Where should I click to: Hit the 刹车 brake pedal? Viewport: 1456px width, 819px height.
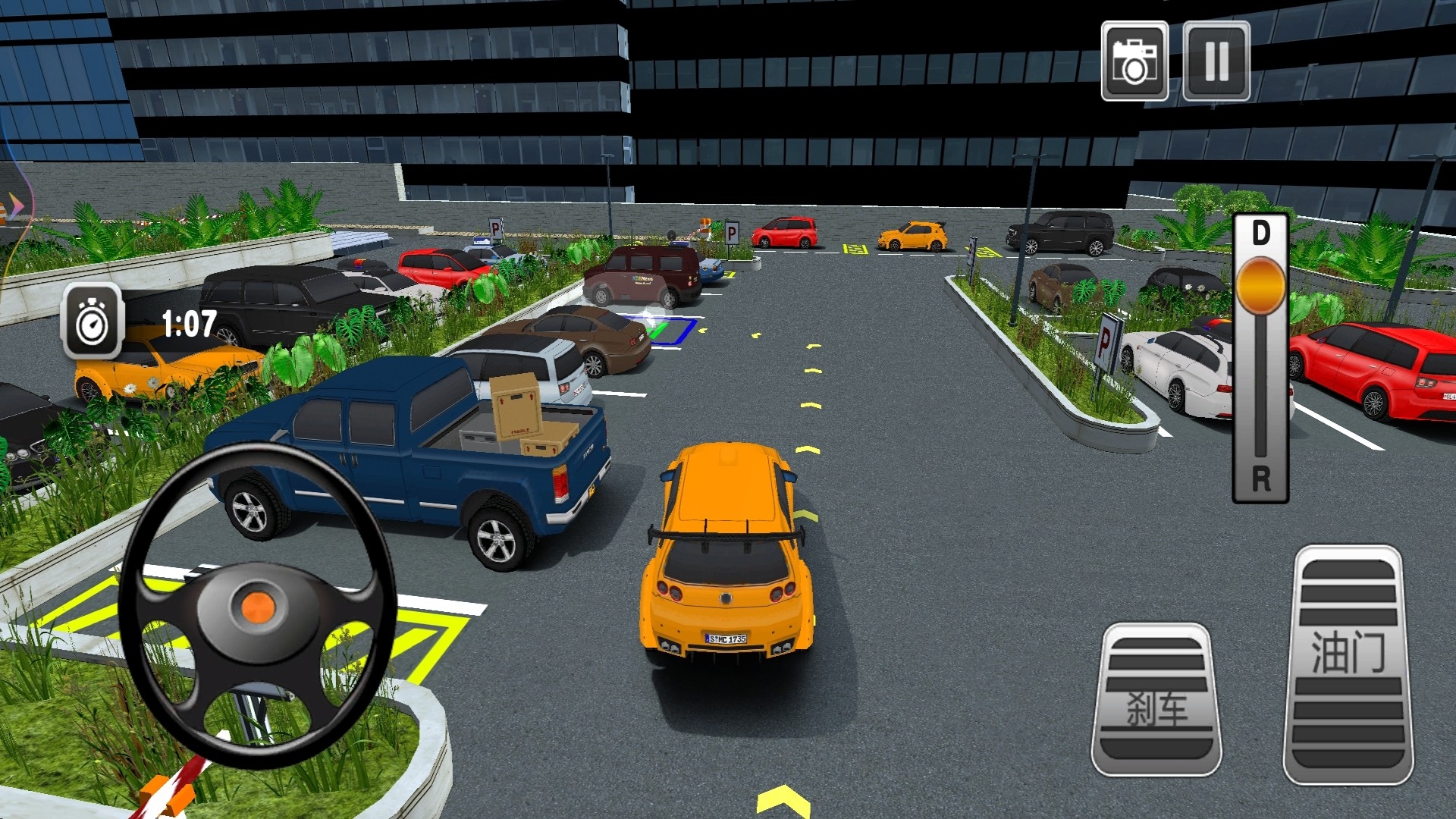point(1156,700)
